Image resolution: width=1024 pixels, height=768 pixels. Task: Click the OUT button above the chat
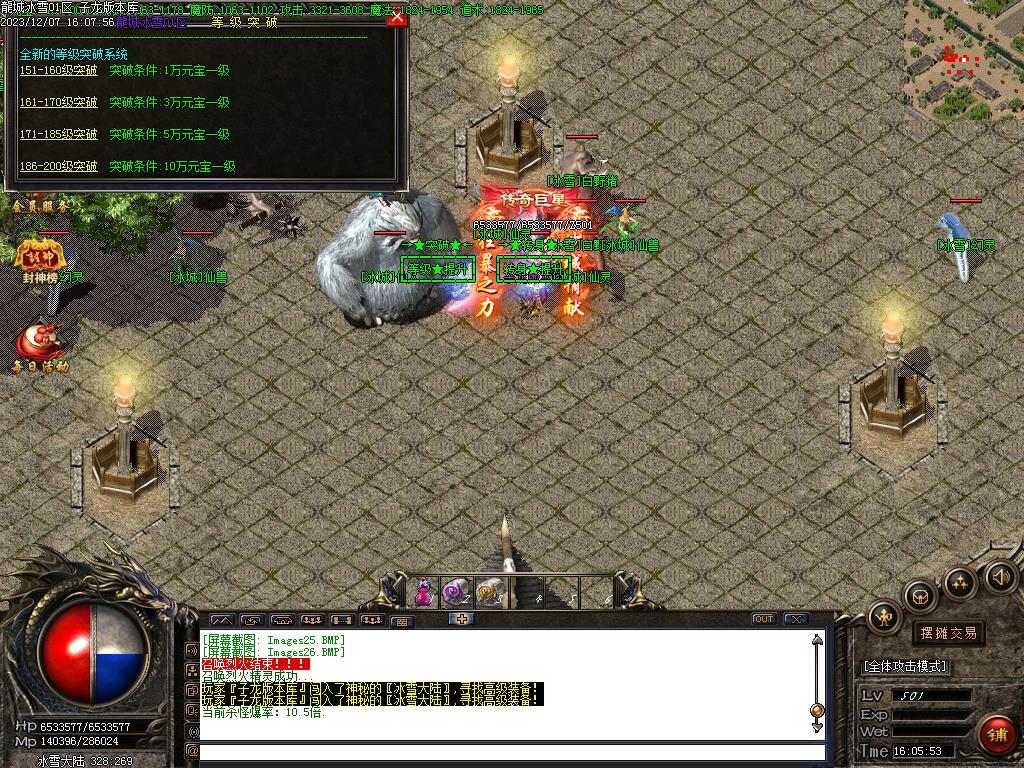click(764, 619)
